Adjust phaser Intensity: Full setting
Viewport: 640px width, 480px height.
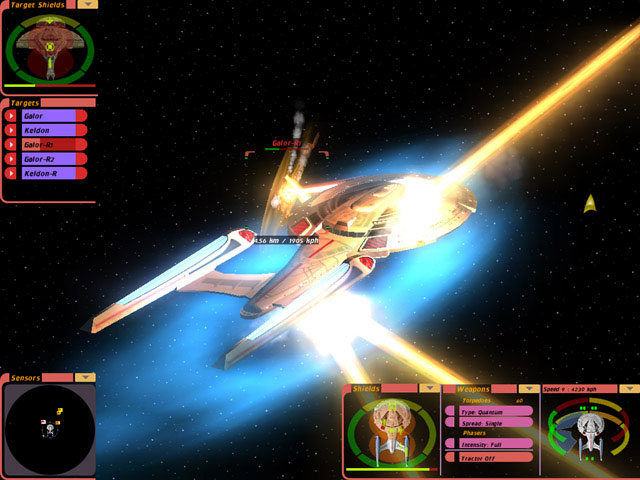point(489,444)
